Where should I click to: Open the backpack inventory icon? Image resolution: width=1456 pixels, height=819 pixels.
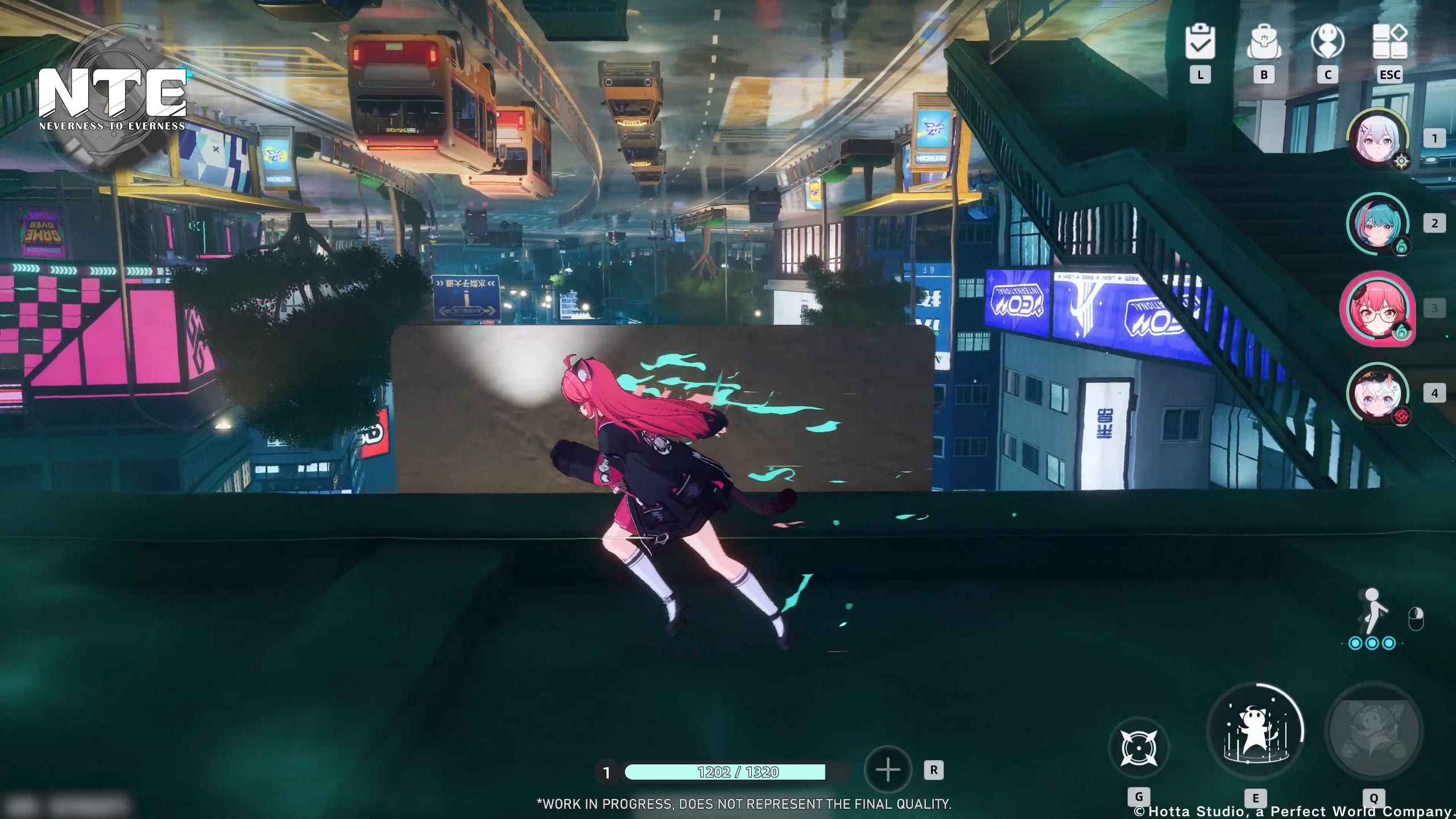pos(1265,42)
